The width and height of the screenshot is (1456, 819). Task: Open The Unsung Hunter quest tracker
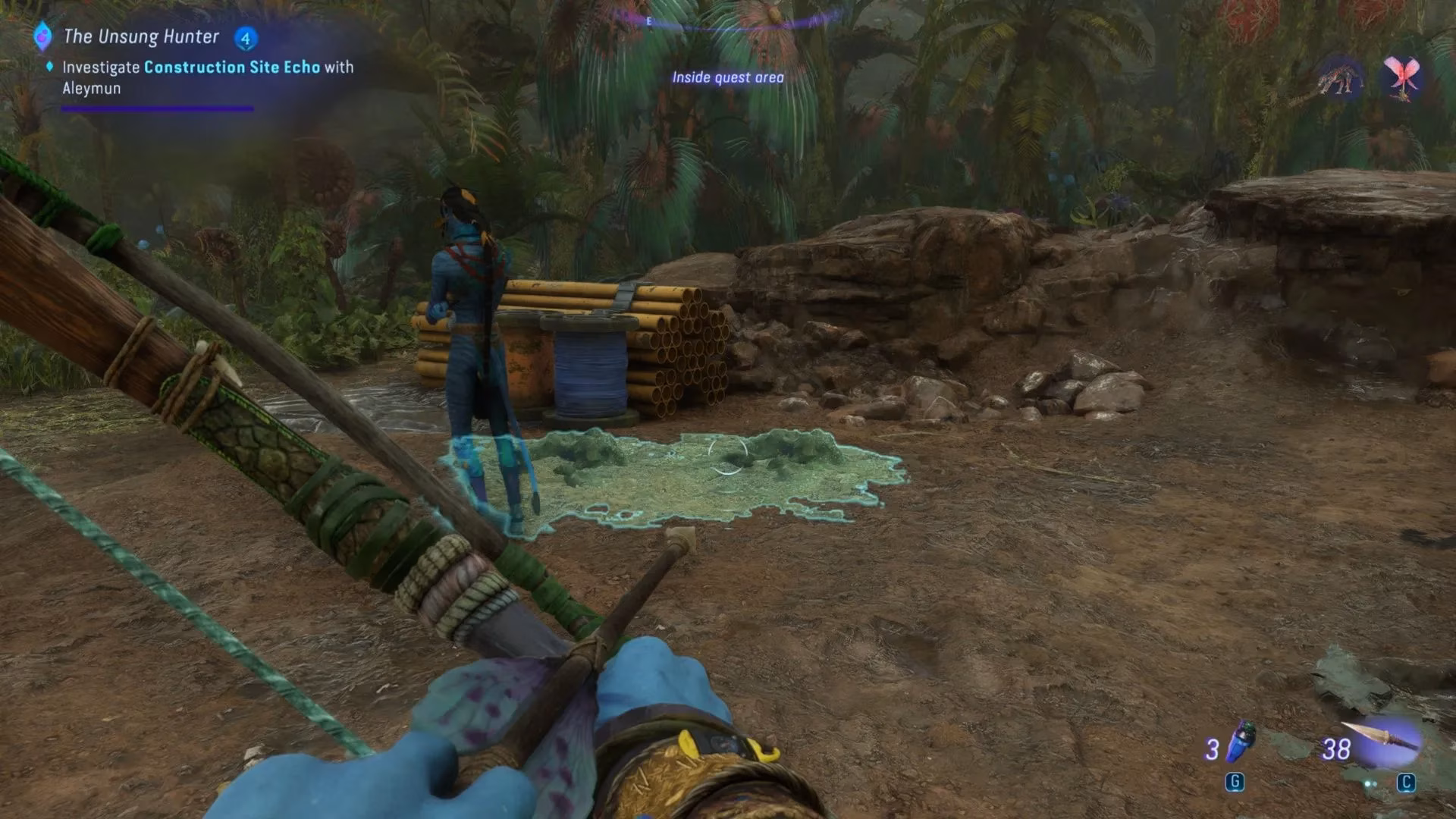coord(141,36)
